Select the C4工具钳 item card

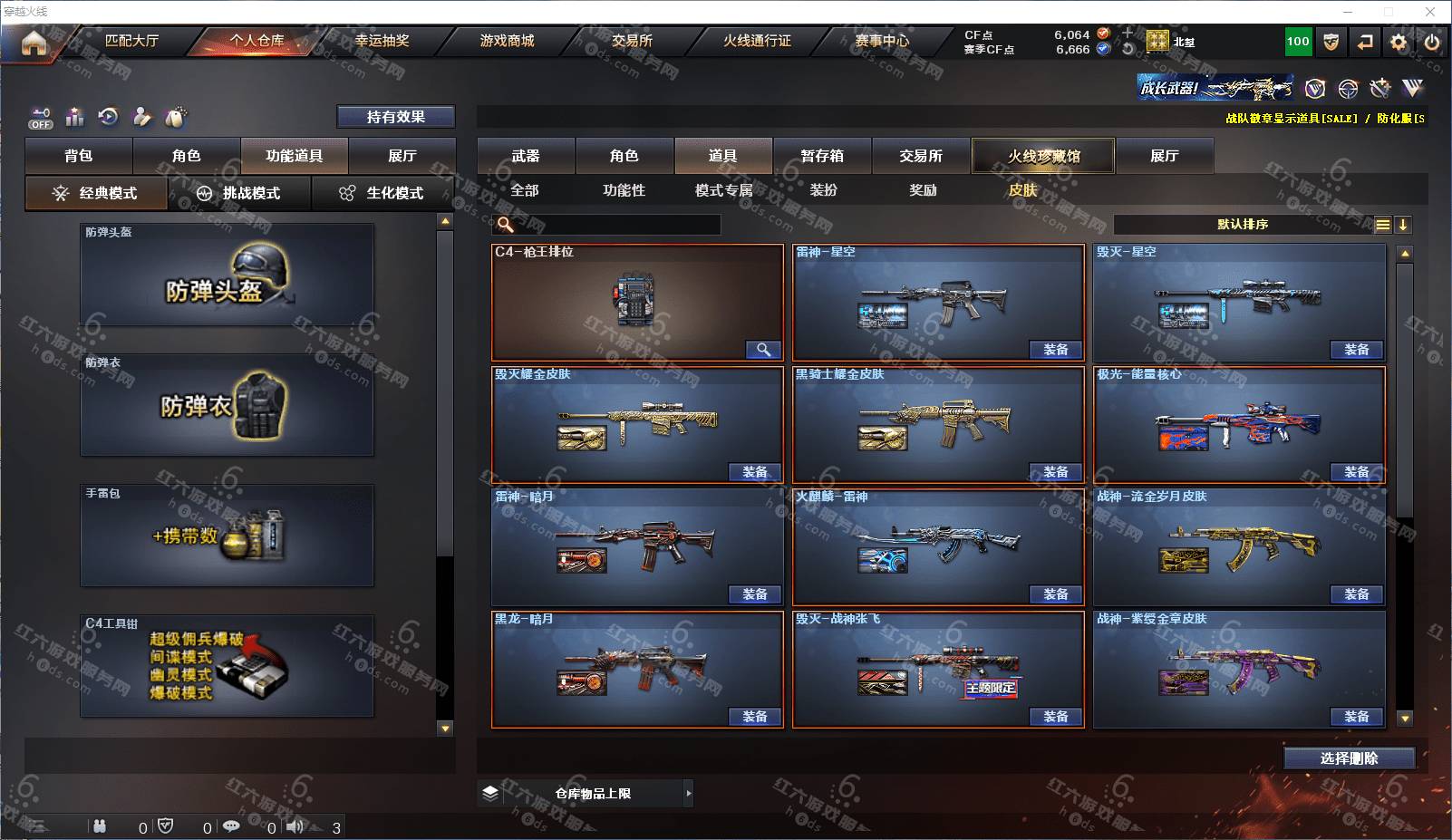(x=227, y=666)
